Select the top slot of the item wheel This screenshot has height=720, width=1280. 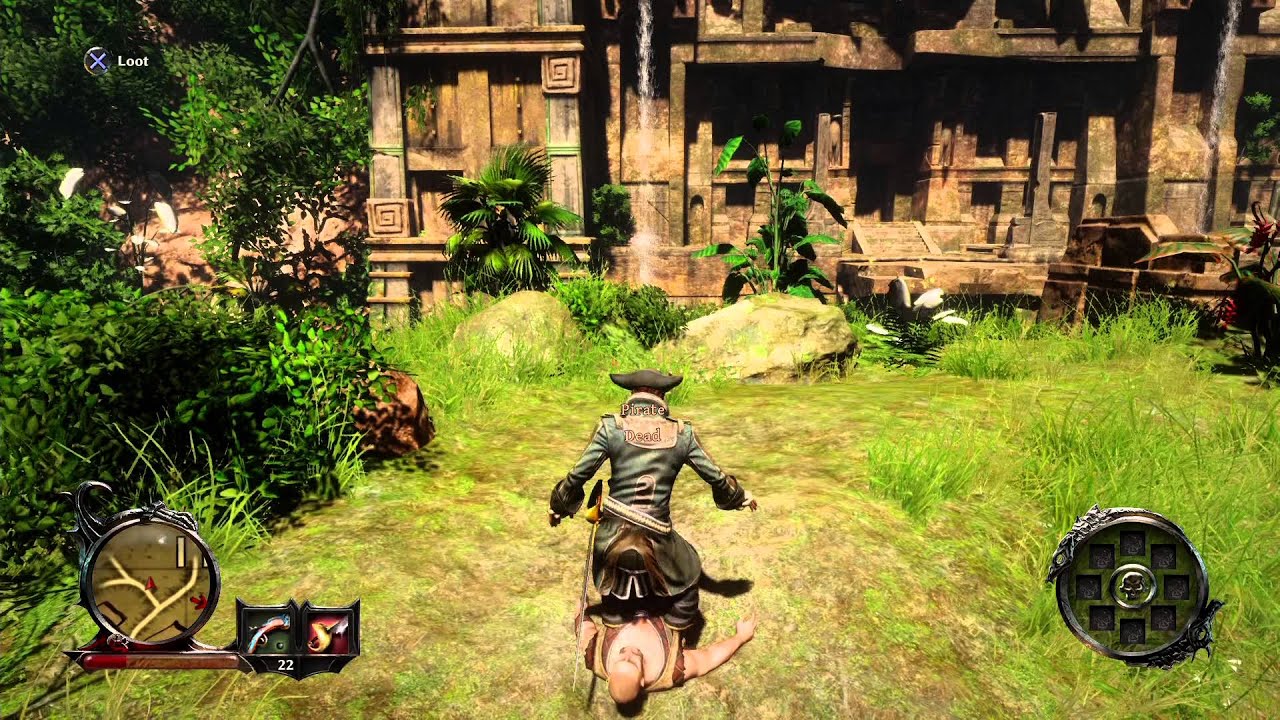click(x=1132, y=543)
